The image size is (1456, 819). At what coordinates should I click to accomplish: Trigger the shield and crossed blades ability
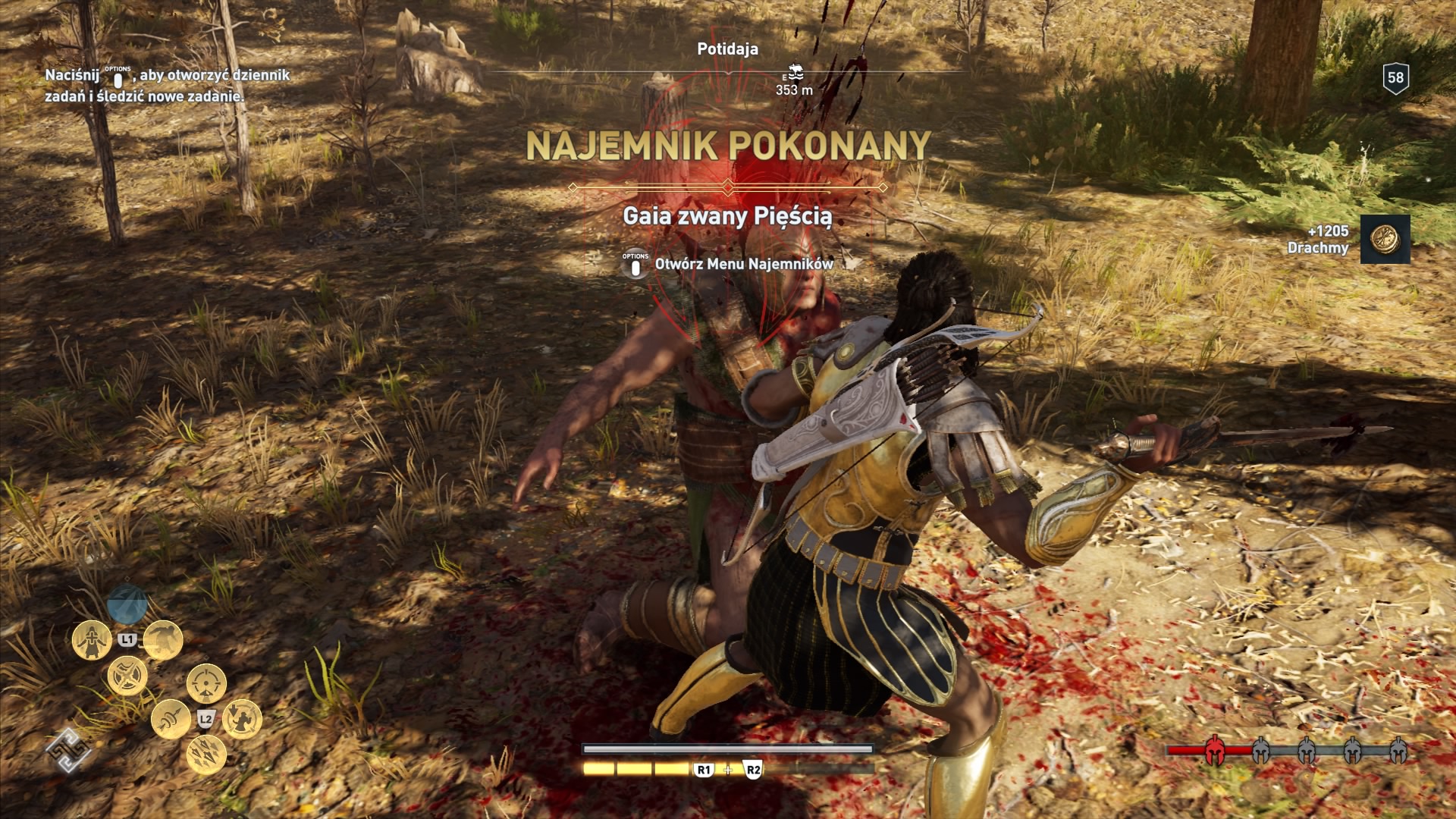(127, 676)
